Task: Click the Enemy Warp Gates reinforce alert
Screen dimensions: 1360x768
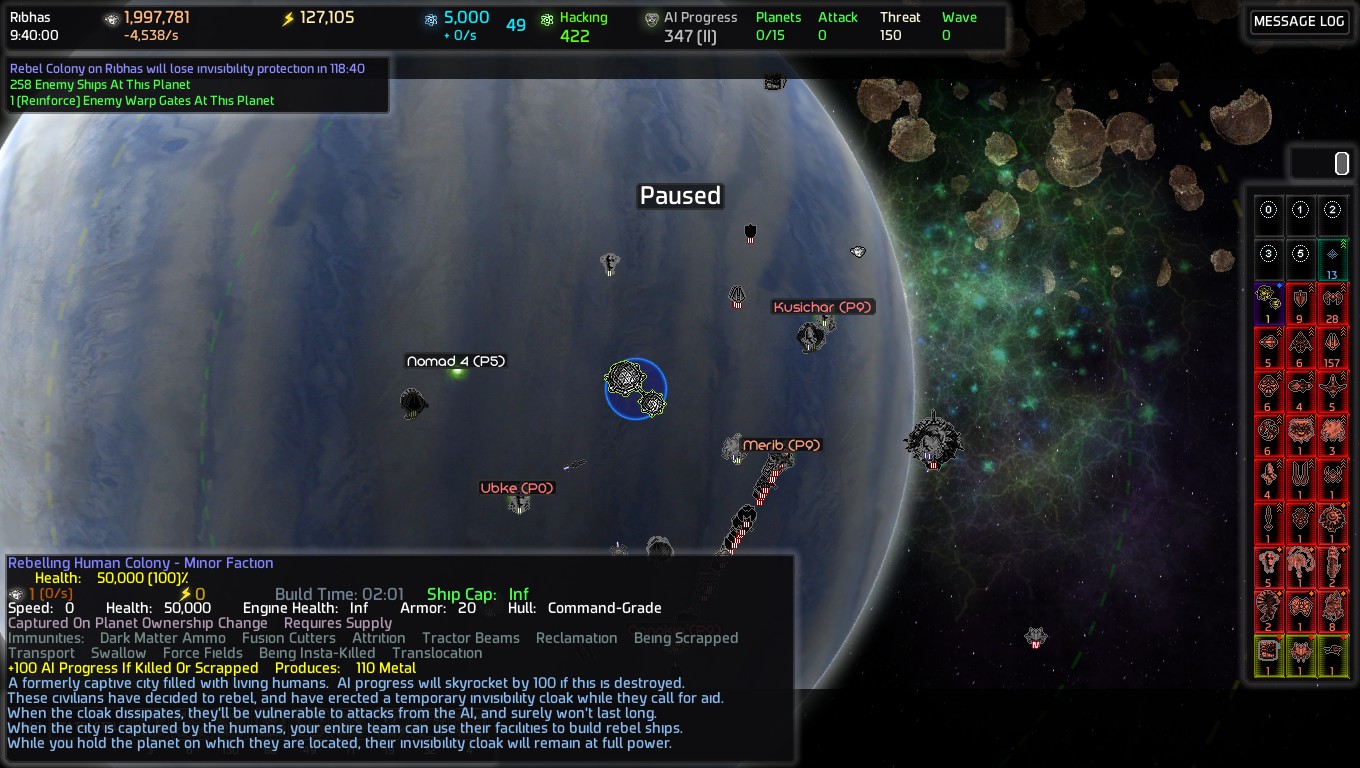Action: pos(142,101)
